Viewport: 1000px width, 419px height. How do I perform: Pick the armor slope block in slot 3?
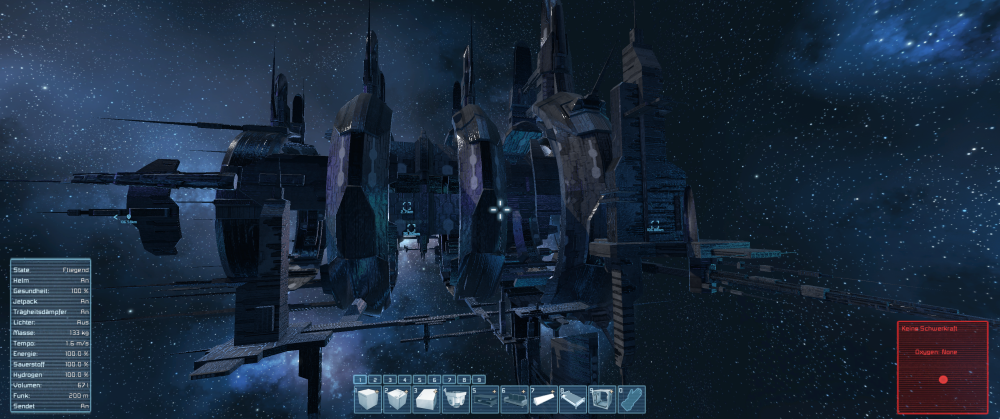coord(427,400)
